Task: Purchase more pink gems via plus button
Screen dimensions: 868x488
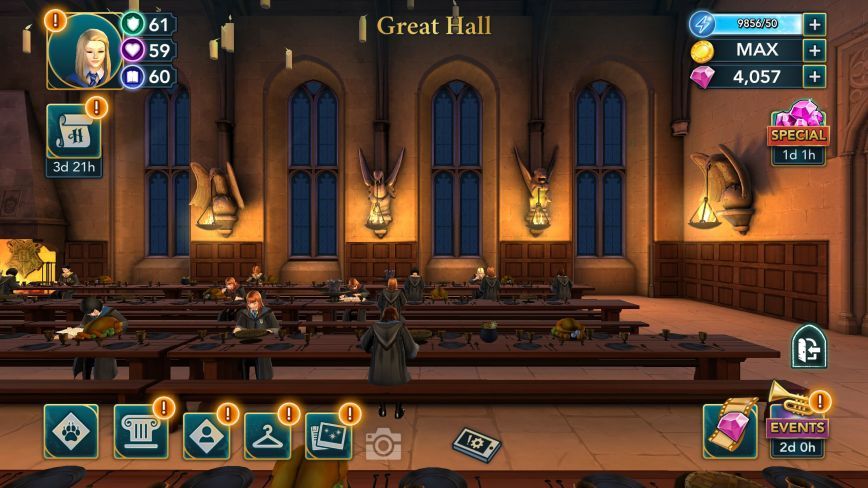Action: pos(815,76)
